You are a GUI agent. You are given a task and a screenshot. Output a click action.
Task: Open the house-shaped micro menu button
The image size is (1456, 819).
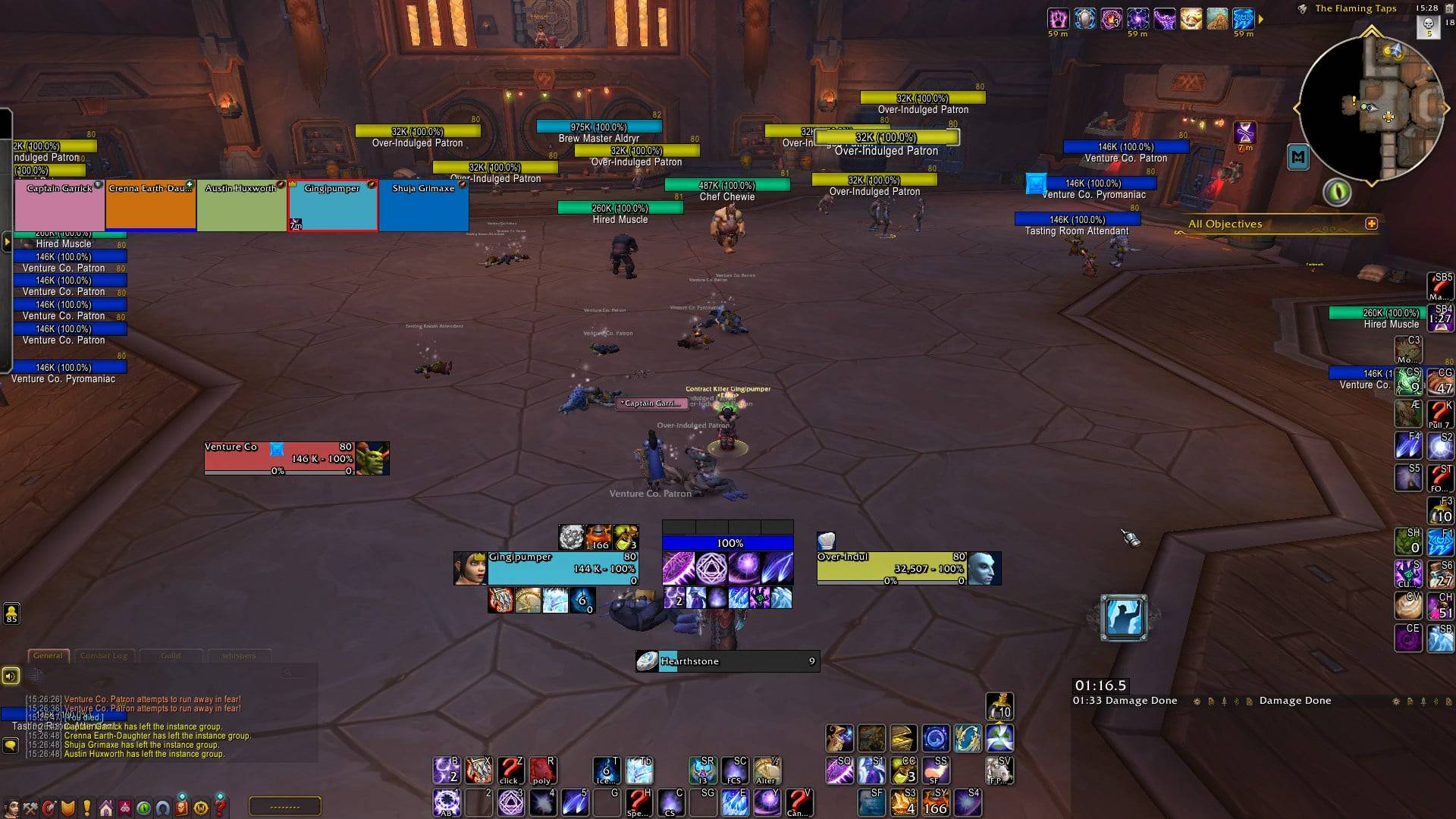(x=106, y=808)
